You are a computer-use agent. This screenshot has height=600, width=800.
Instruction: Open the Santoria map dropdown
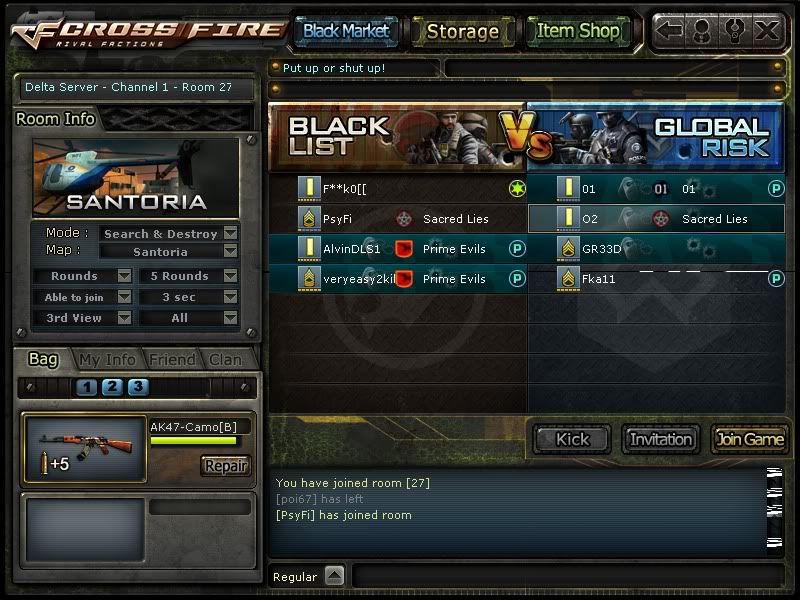(230, 252)
